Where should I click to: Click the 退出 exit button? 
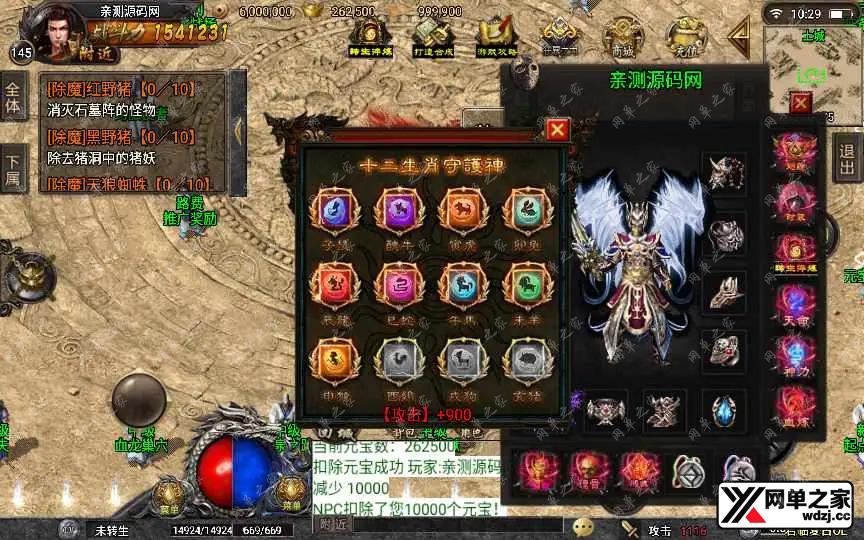[x=847, y=159]
